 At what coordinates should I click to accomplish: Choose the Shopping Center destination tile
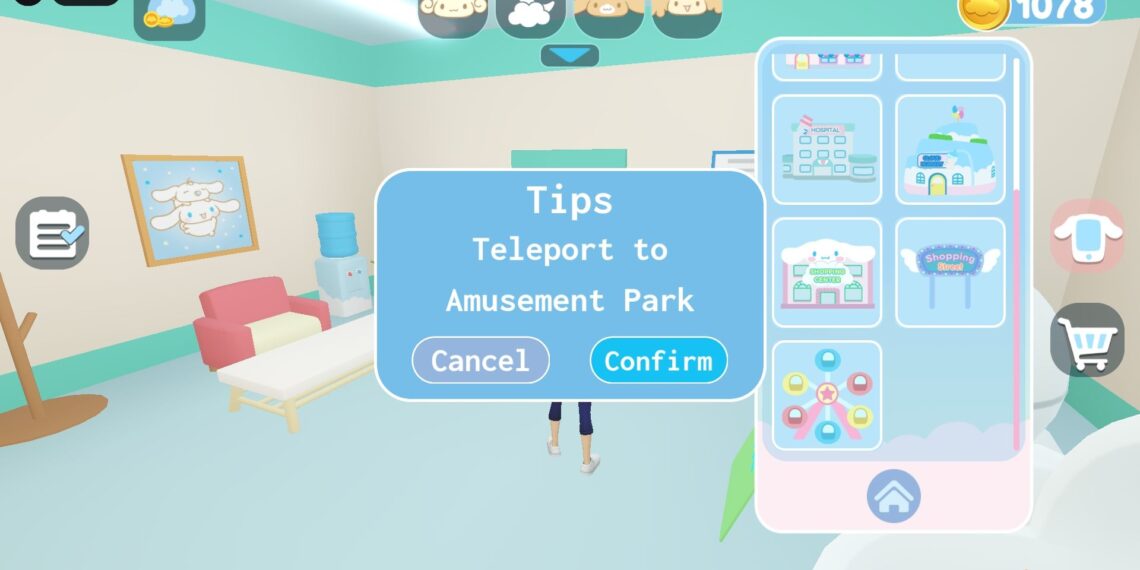(x=827, y=273)
